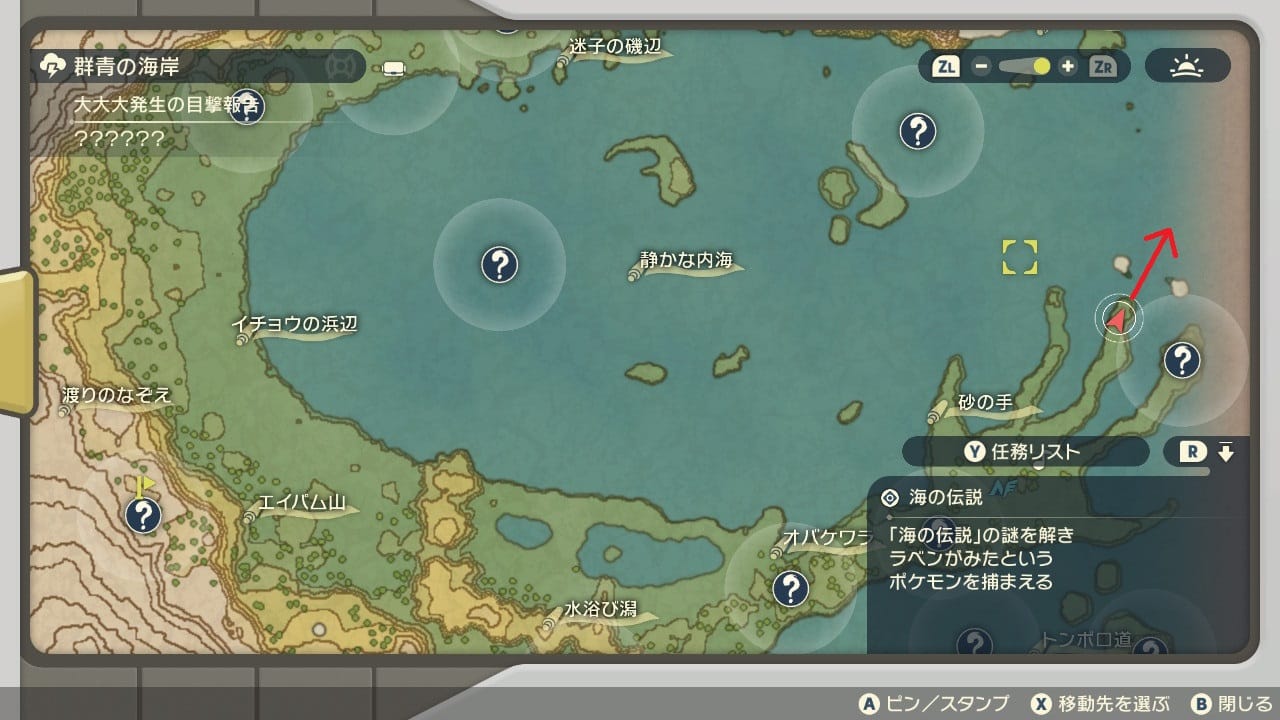Choose the 砂の手 location label
The image size is (1280, 720).
click(x=985, y=404)
